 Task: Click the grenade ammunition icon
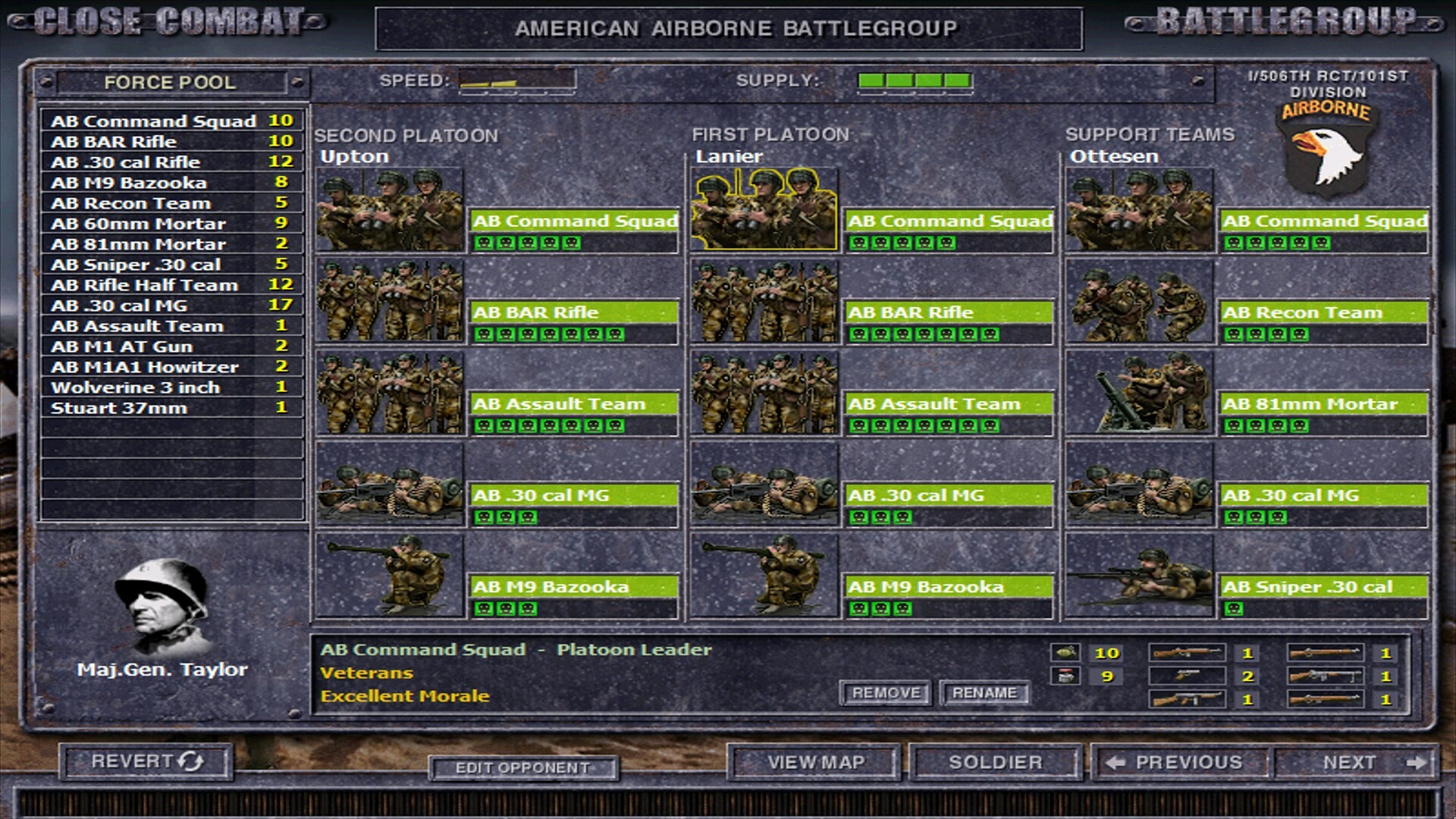tap(1064, 654)
